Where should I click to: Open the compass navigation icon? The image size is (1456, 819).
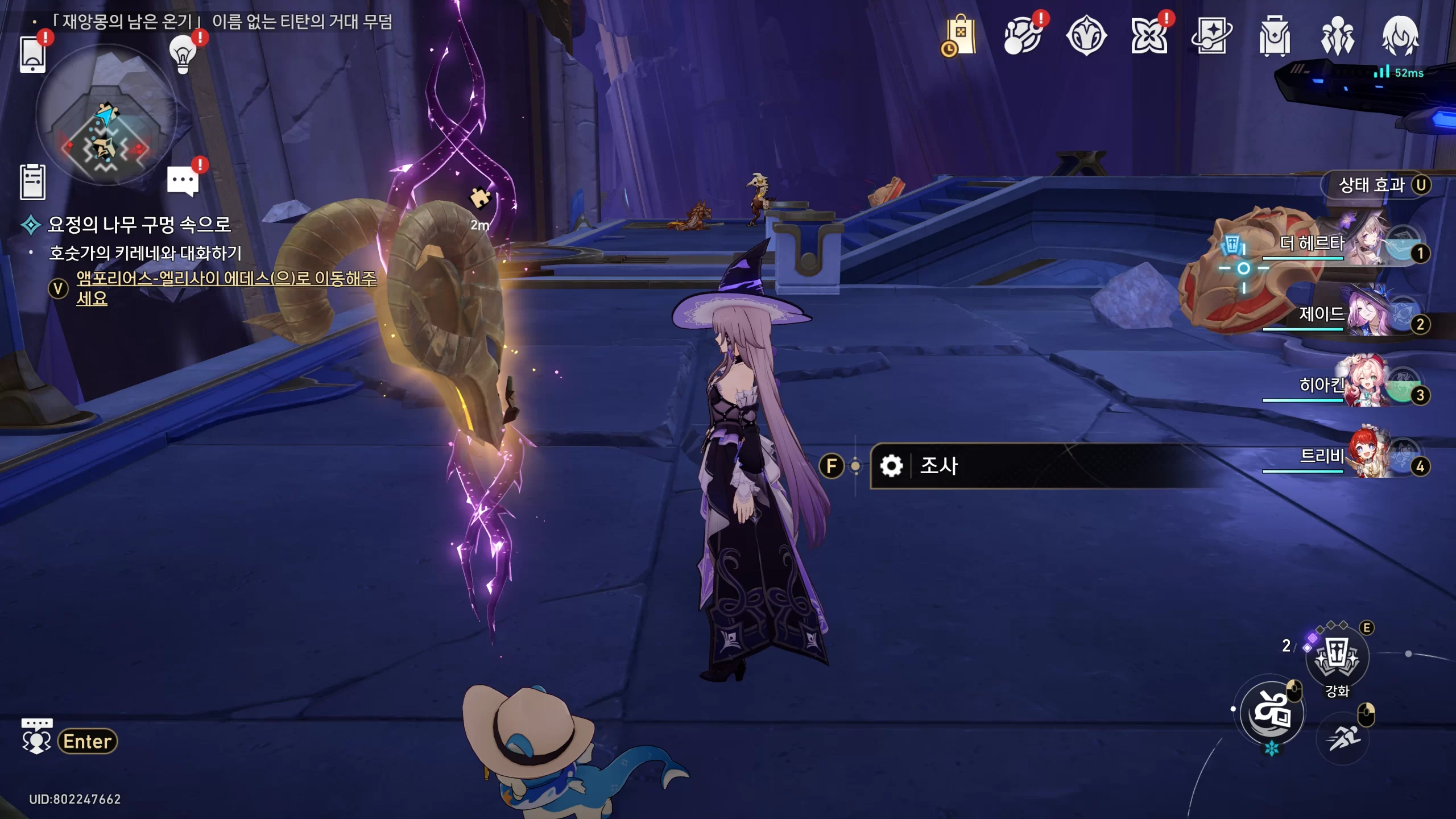click(x=1086, y=36)
